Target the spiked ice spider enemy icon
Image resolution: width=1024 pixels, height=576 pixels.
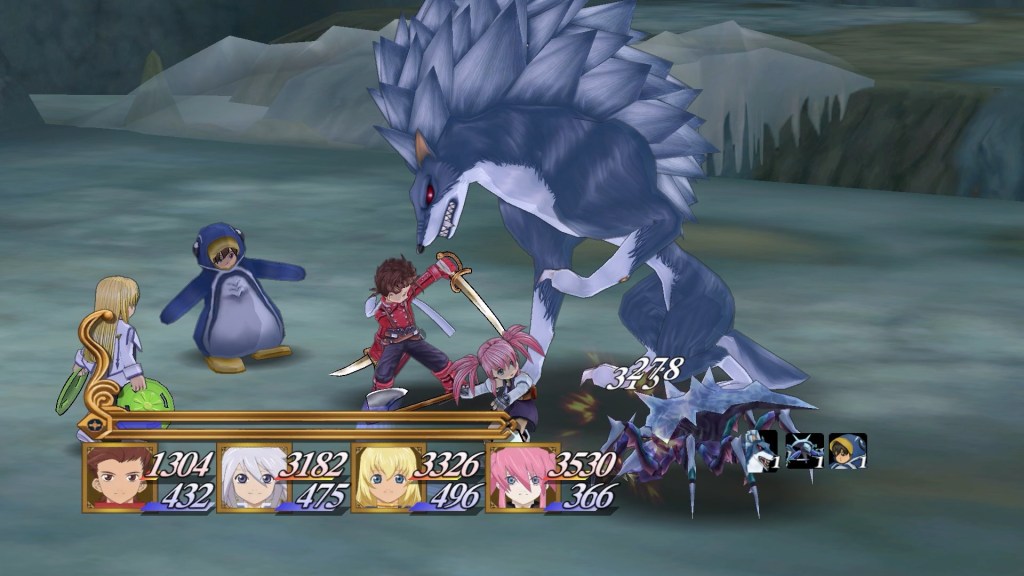coord(805,451)
